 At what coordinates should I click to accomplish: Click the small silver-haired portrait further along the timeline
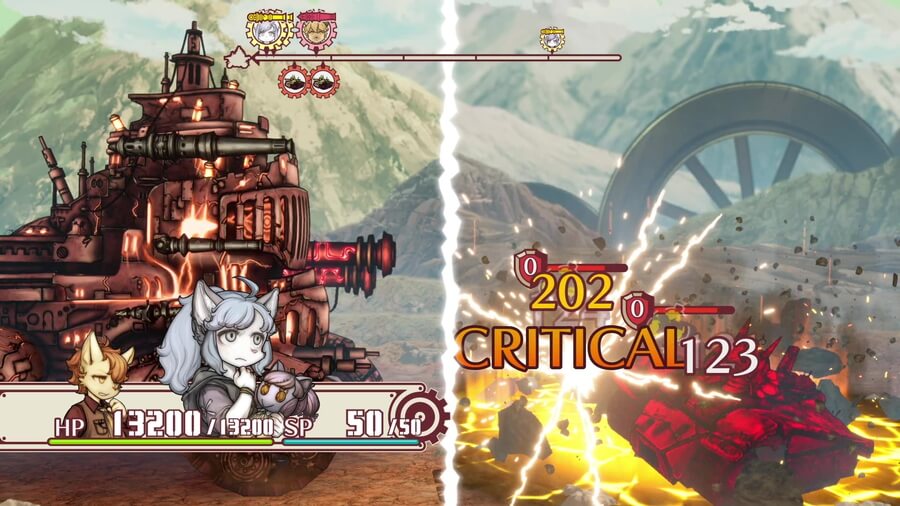(552, 39)
